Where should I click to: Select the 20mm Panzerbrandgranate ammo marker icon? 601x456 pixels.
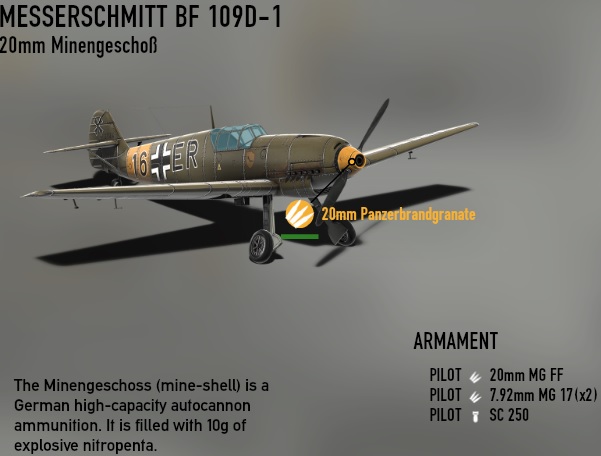(x=300, y=214)
